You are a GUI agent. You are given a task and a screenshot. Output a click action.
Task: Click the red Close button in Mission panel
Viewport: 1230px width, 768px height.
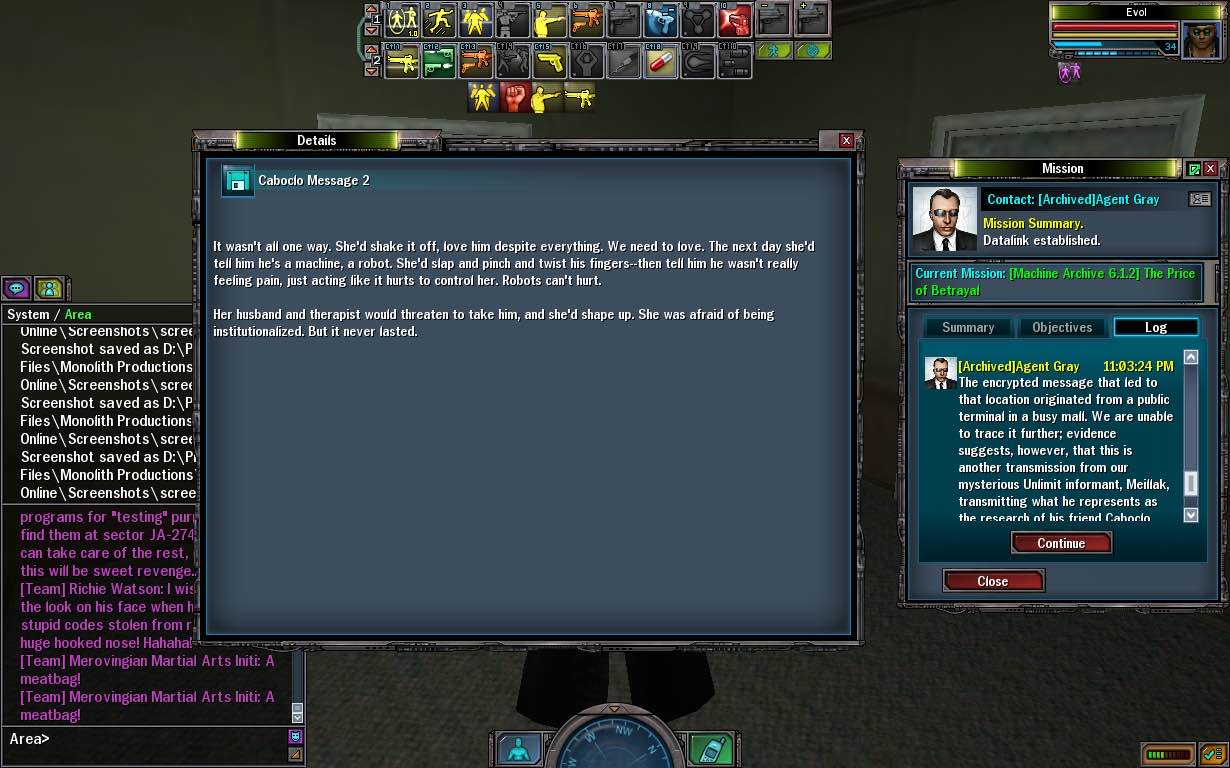[x=993, y=581]
